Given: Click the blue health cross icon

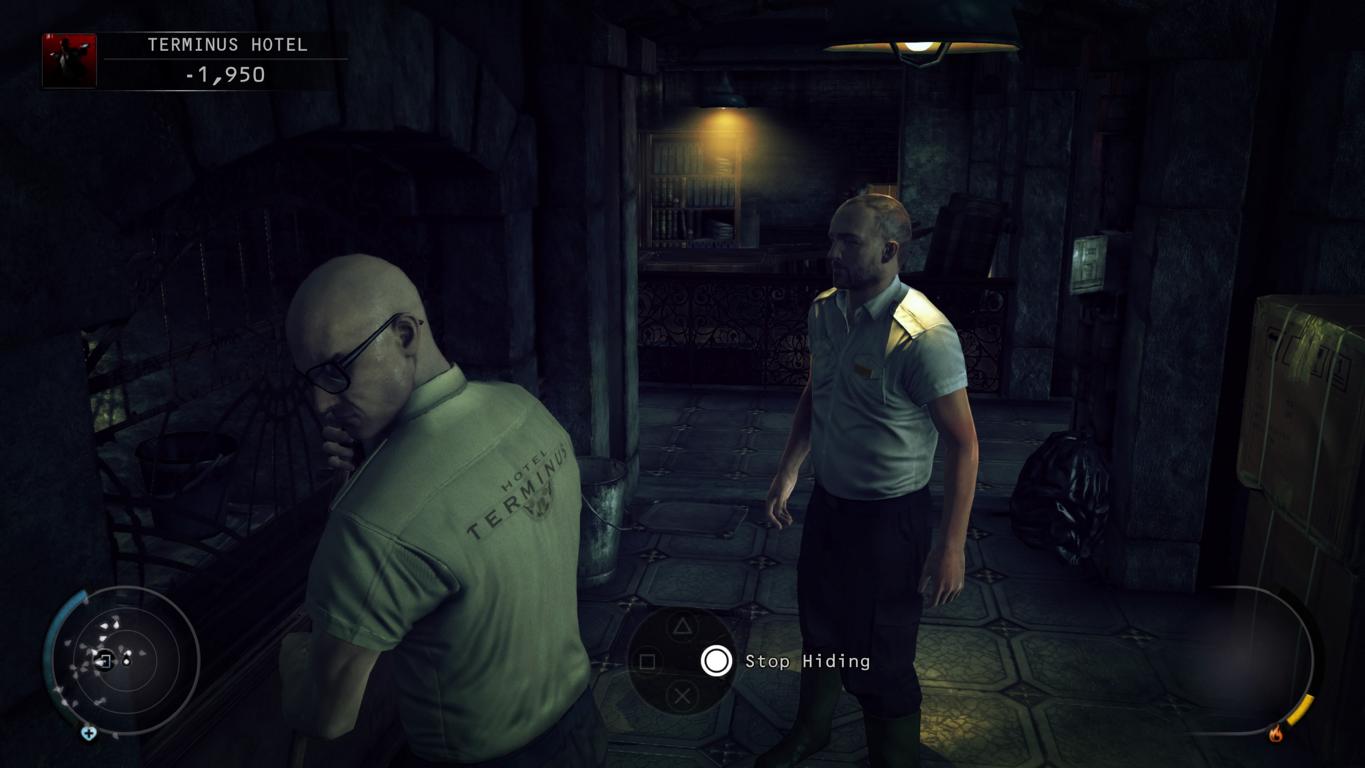Looking at the screenshot, I should pyautogui.click(x=88, y=733).
